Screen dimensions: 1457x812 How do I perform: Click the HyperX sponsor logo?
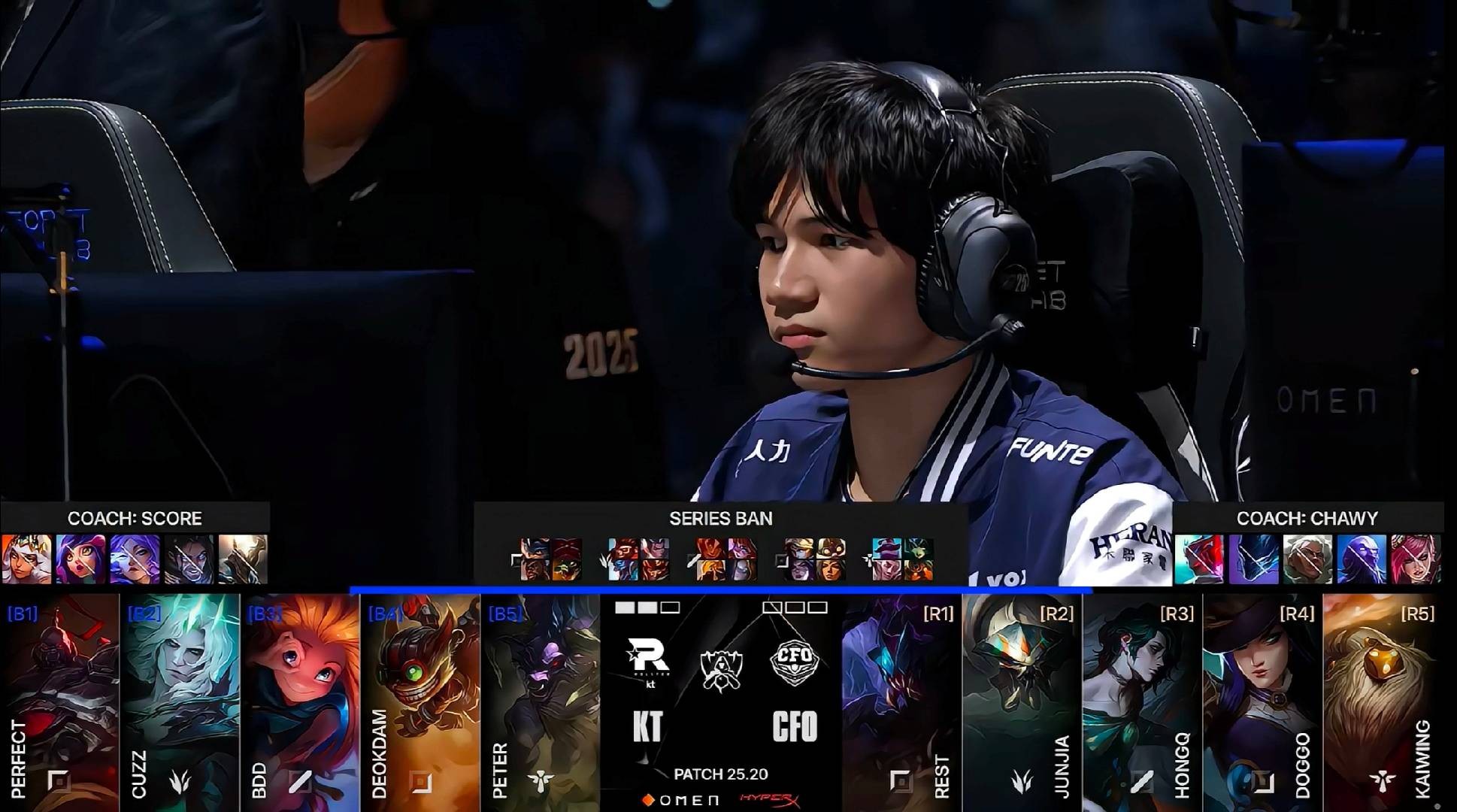pos(769,799)
